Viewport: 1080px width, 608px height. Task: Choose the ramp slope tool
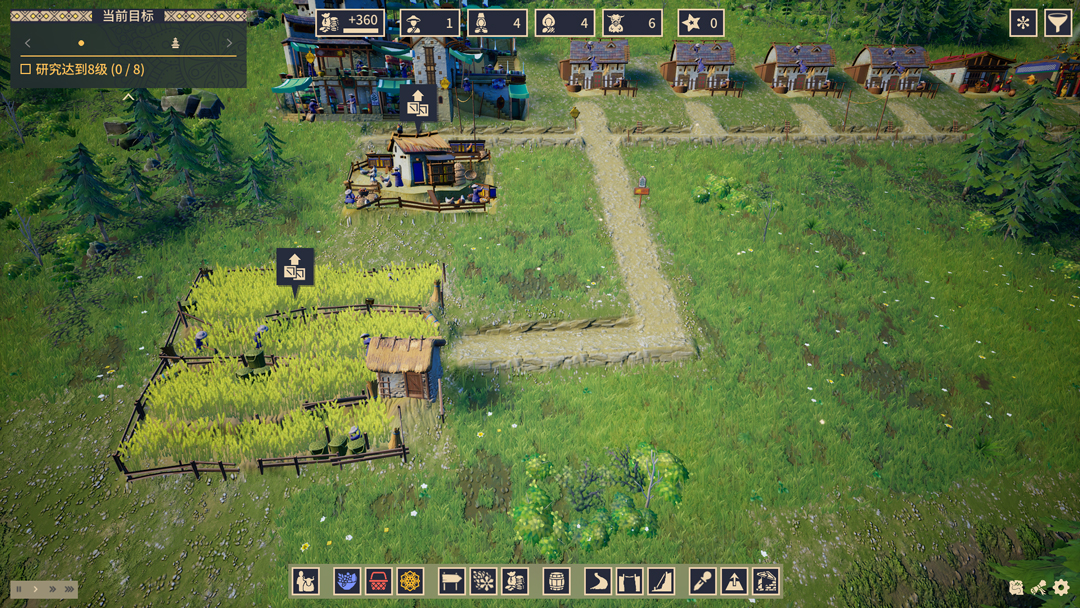(661, 581)
